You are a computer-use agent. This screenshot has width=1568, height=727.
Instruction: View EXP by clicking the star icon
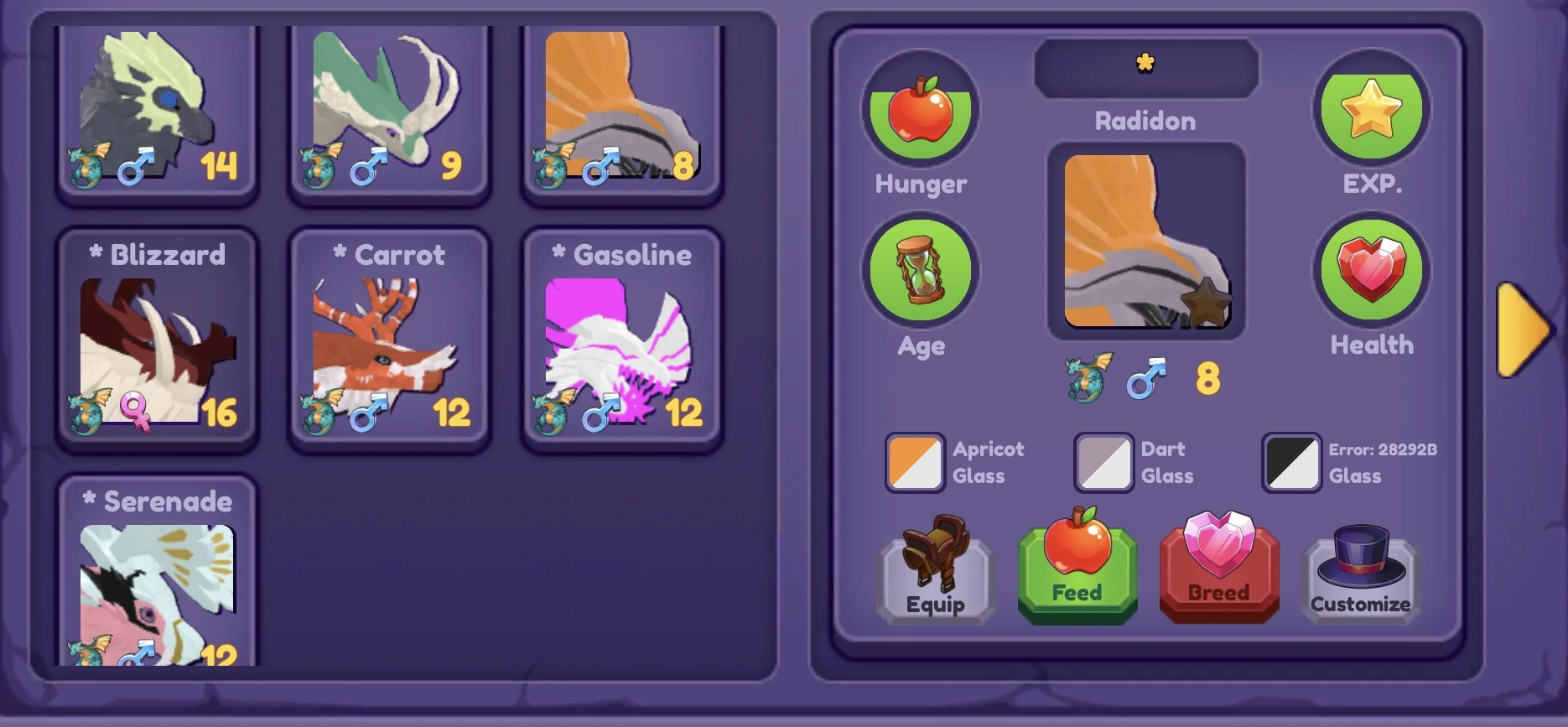(1370, 110)
